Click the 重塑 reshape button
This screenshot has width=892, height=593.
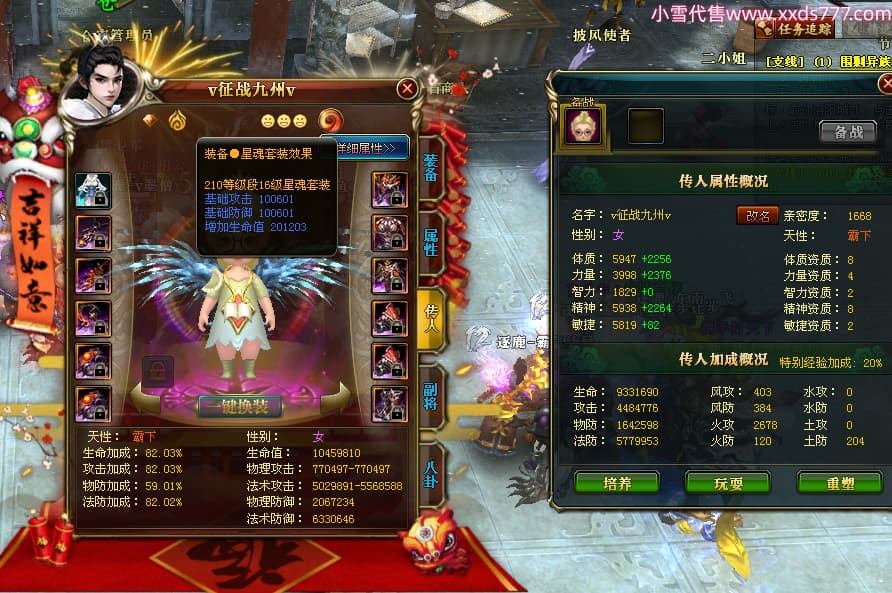click(838, 483)
